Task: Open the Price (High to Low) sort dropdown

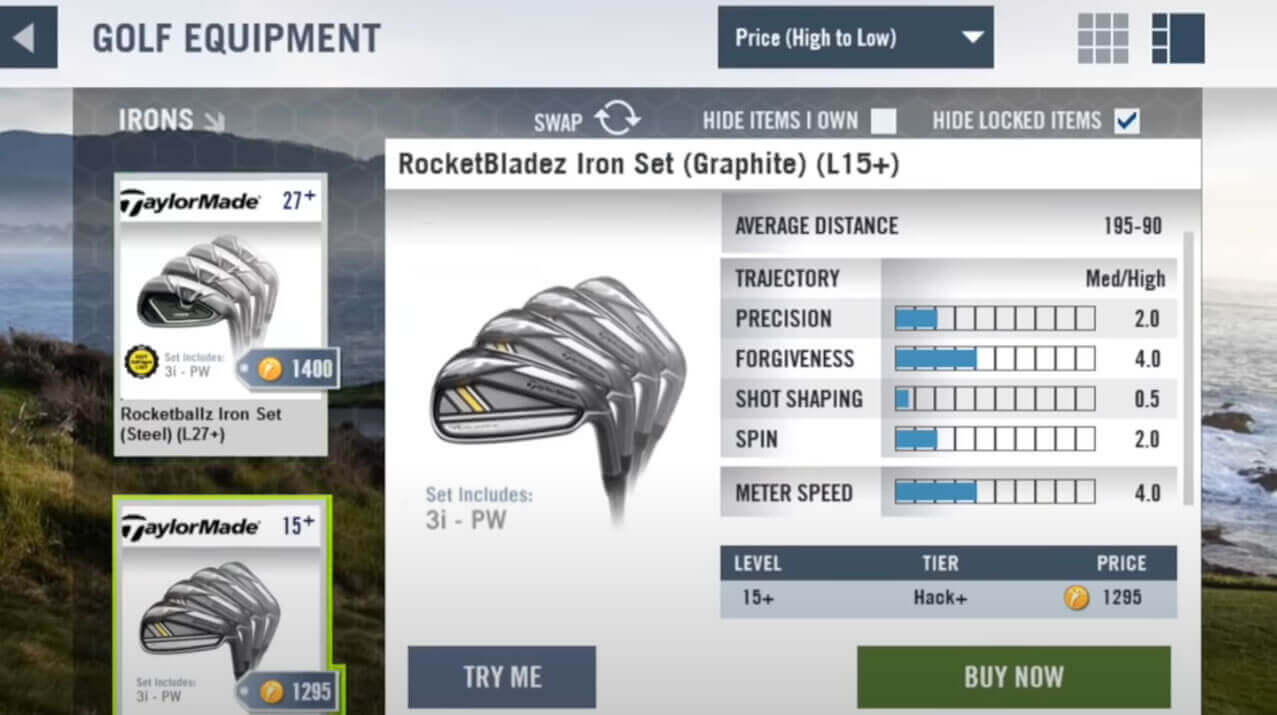Action: (855, 38)
